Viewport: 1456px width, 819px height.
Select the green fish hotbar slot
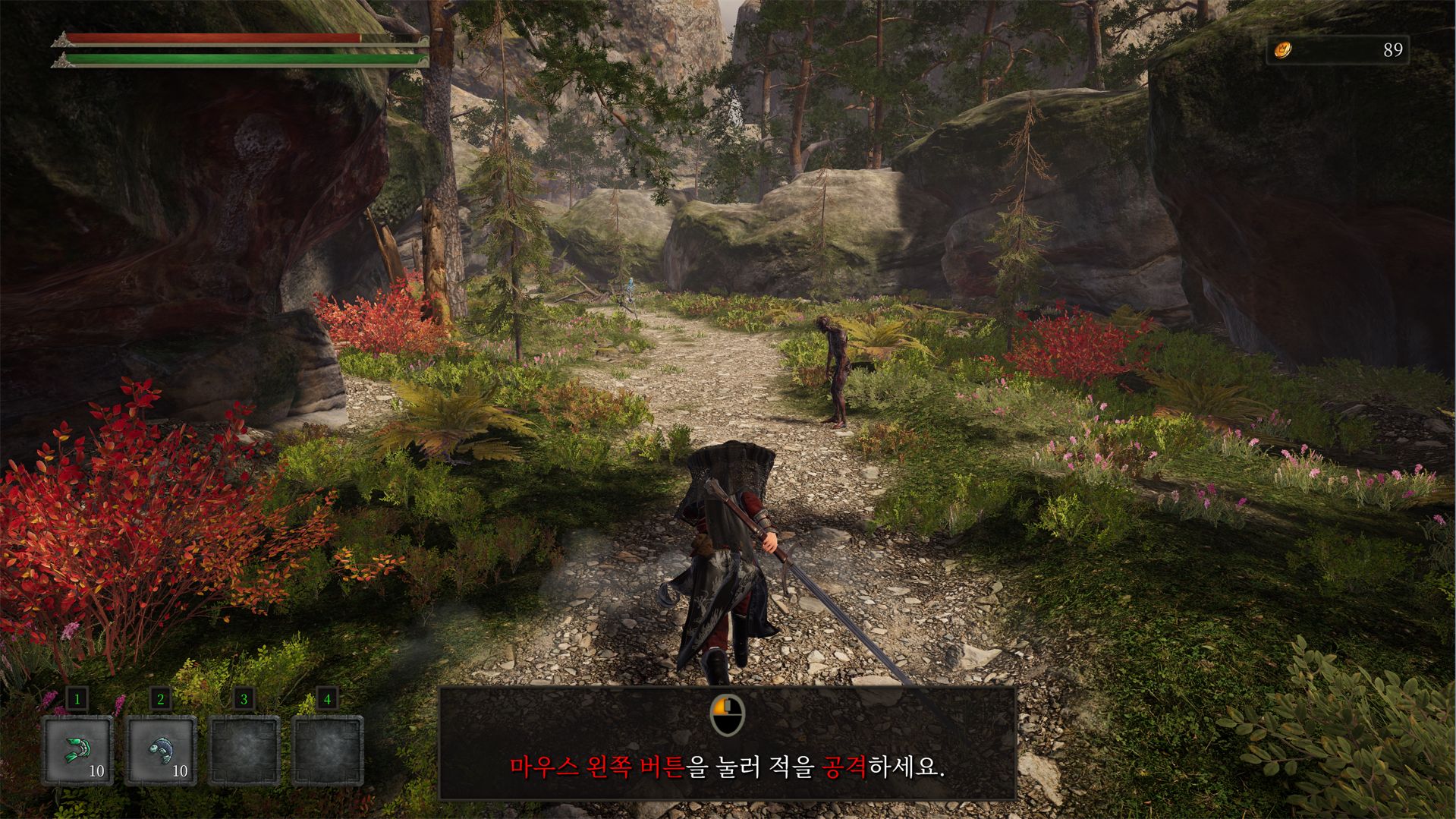(x=77, y=750)
